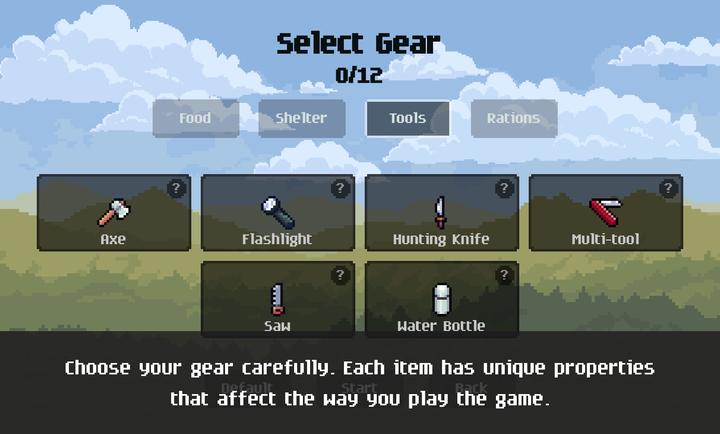Viewport: 720px width, 434px height.
Task: Choose the Saw item
Action: coord(277,300)
